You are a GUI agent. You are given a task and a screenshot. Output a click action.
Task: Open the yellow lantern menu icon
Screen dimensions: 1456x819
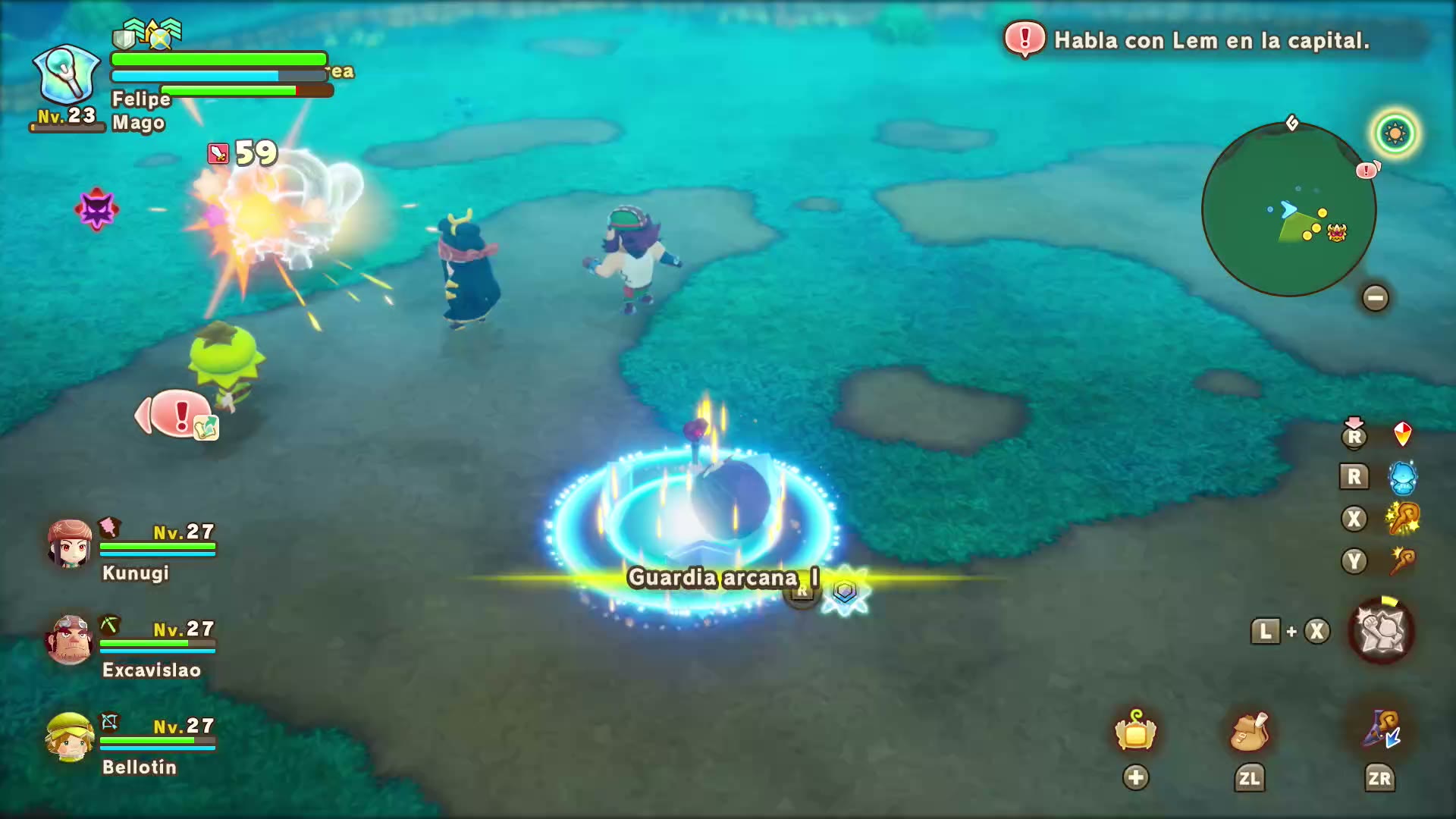(1135, 732)
